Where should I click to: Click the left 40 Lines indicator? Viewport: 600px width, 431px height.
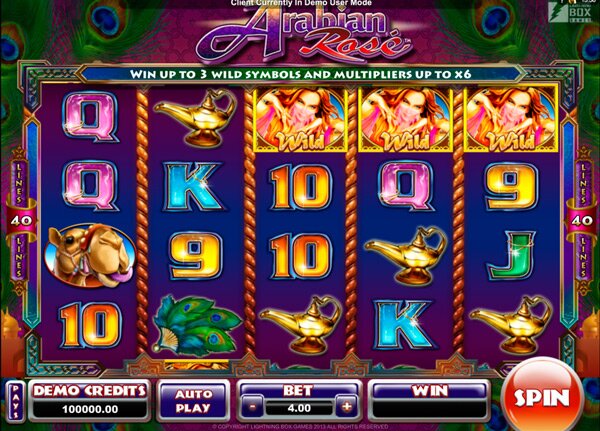coord(15,218)
